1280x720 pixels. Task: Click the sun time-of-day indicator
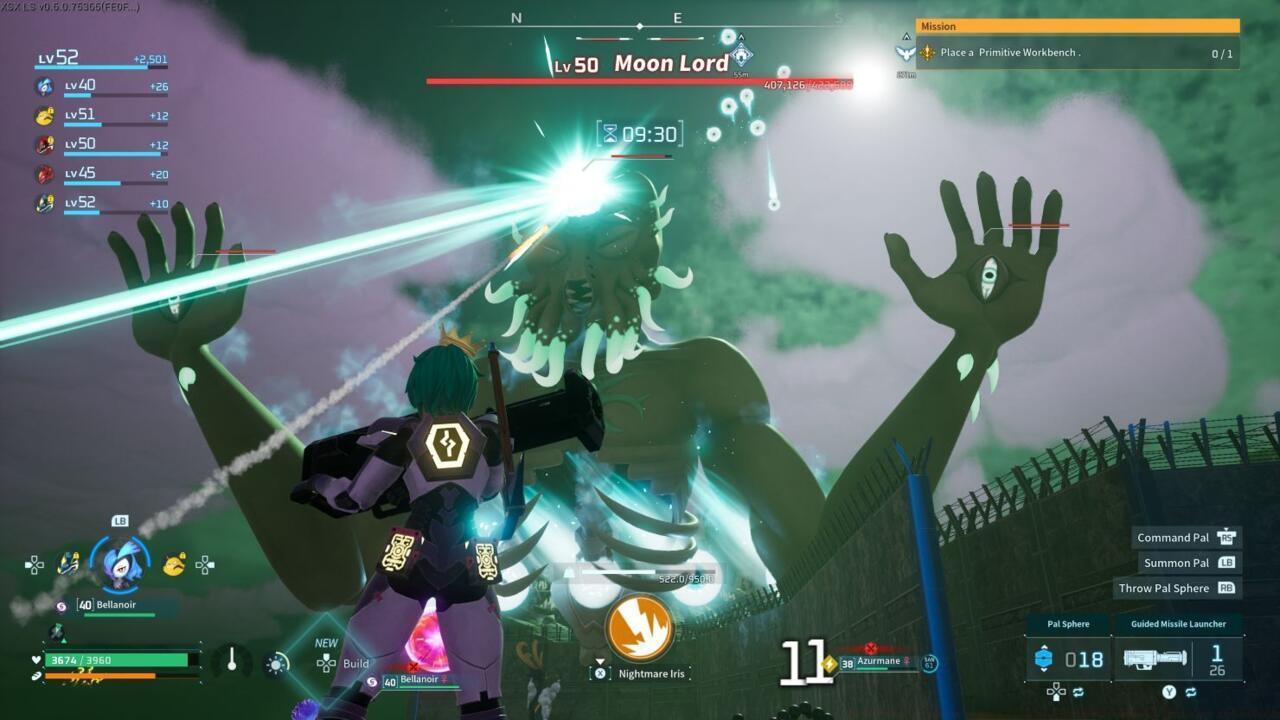[x=276, y=663]
